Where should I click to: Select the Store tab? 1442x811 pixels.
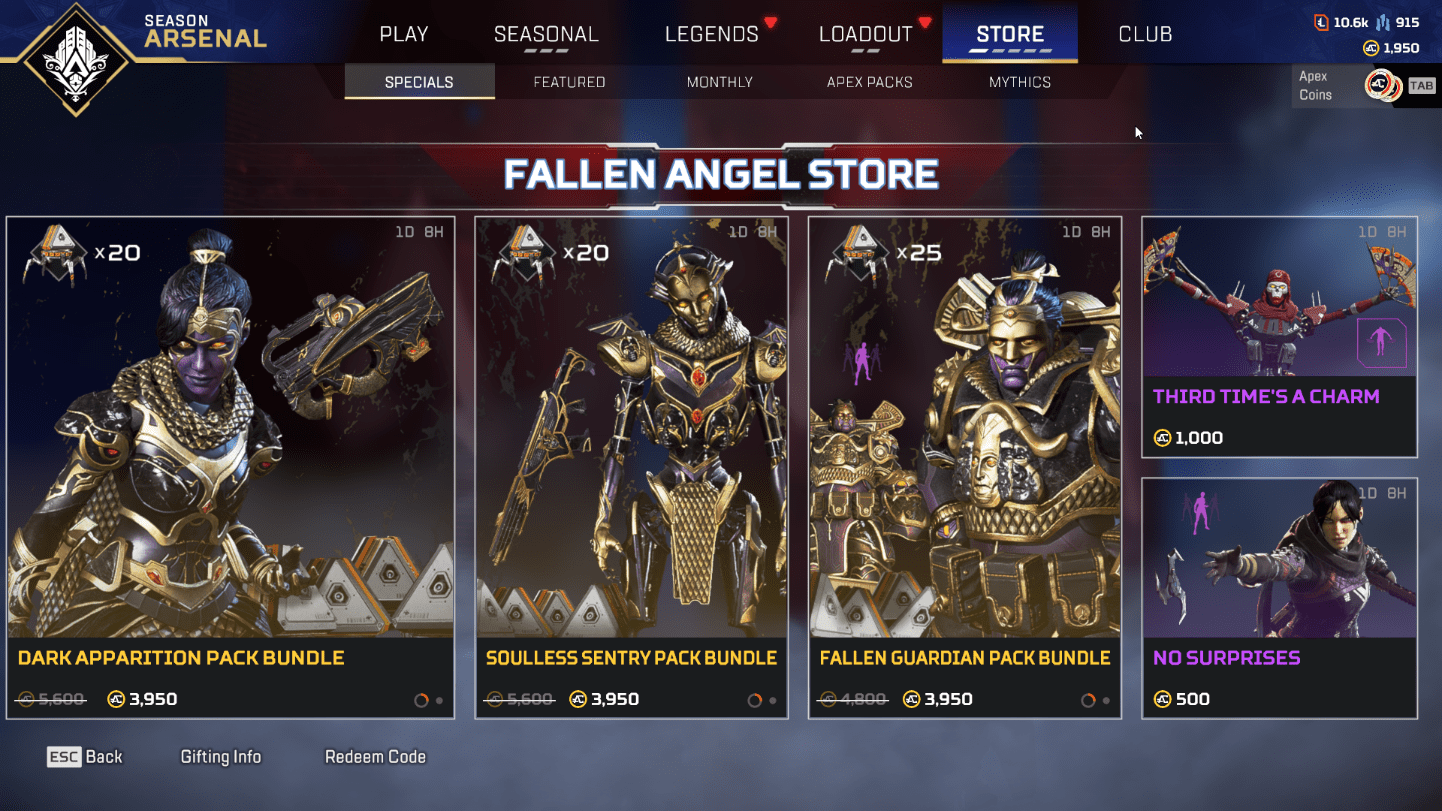click(x=1010, y=34)
